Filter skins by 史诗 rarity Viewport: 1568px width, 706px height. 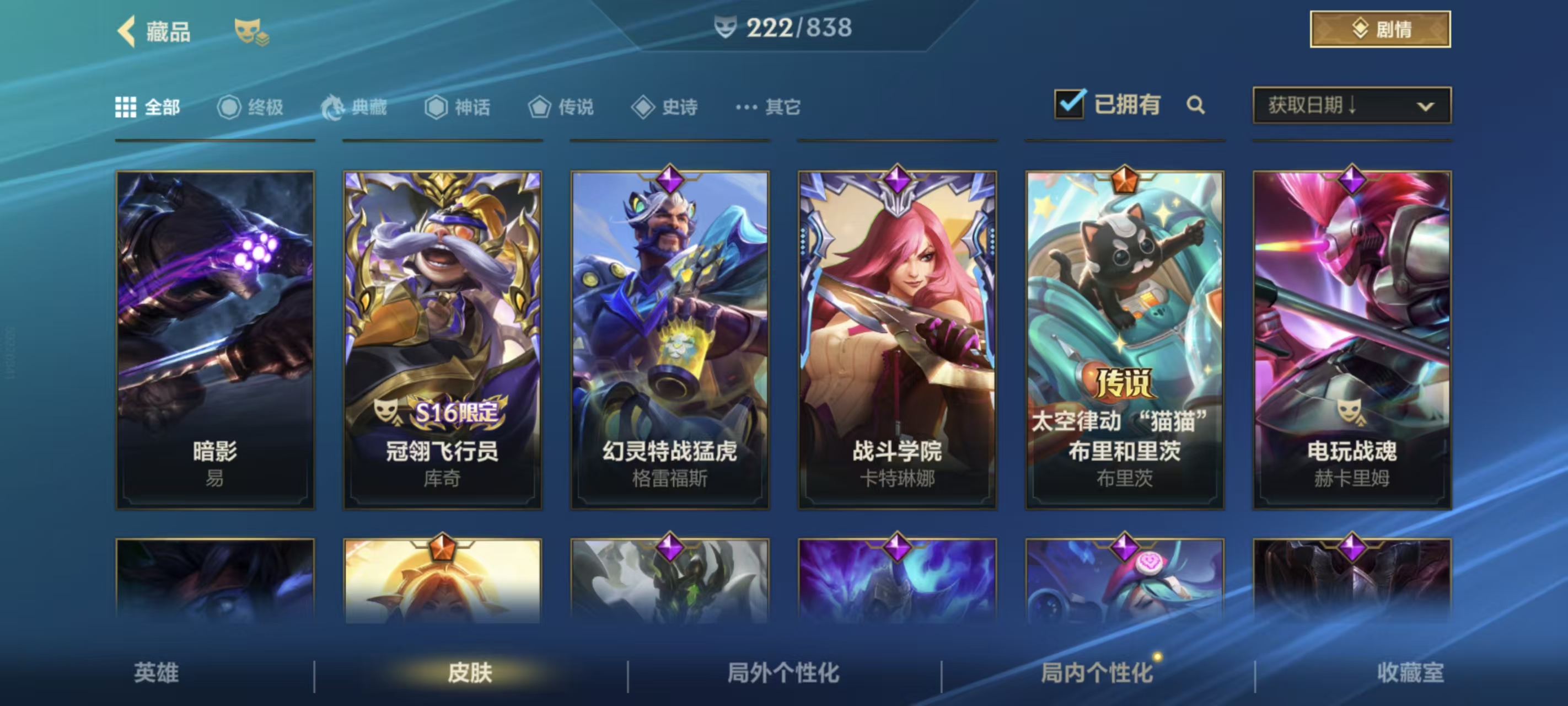(664, 107)
